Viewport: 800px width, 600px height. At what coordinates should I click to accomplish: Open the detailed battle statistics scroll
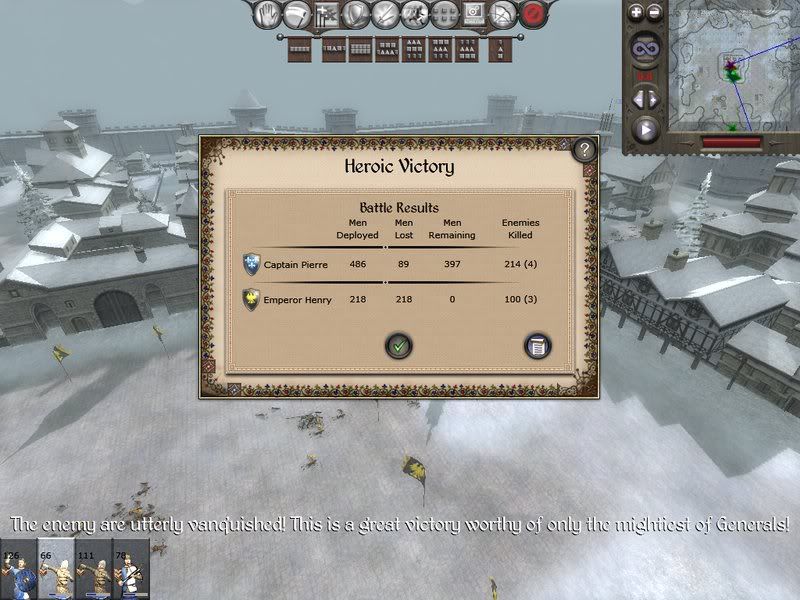pyautogui.click(x=538, y=346)
